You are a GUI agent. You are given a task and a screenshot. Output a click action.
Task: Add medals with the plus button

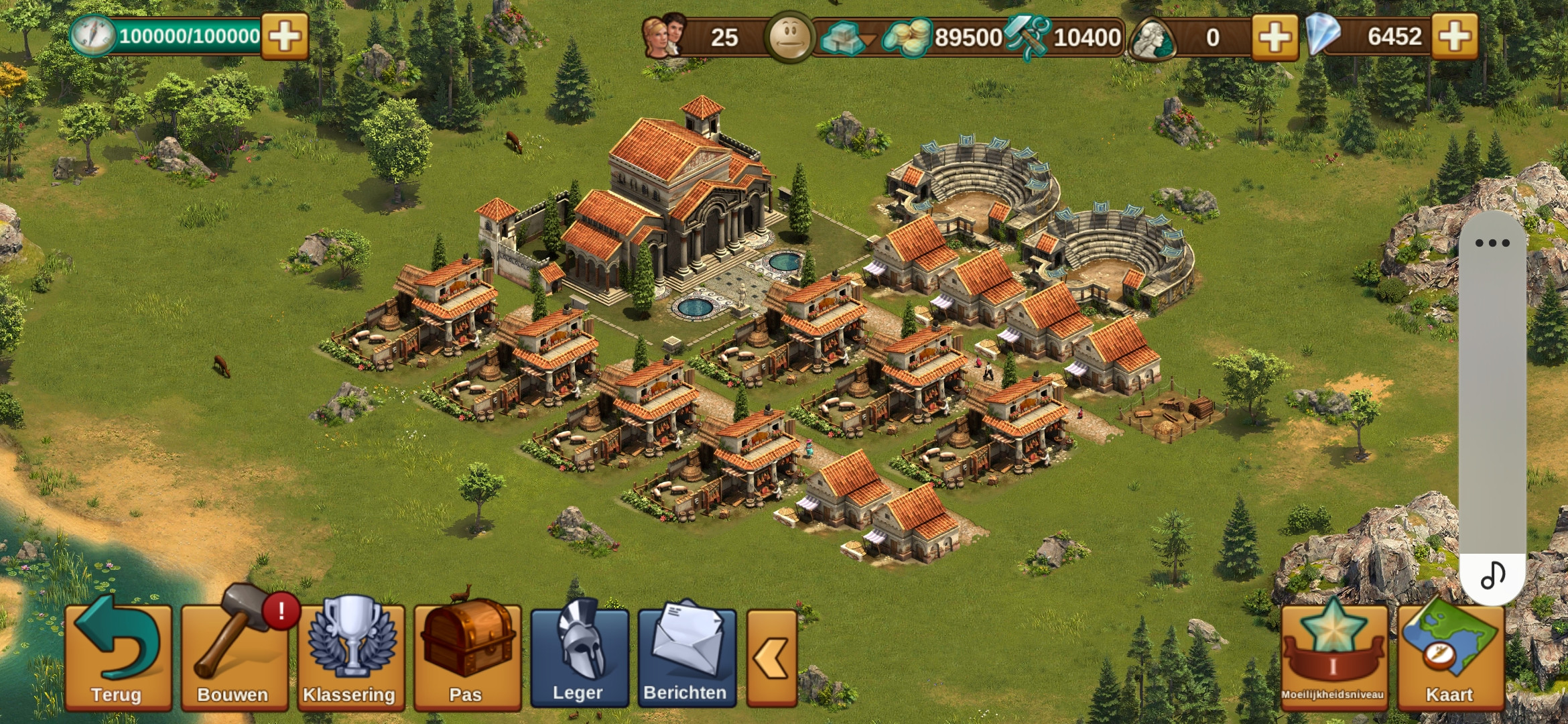1275,36
